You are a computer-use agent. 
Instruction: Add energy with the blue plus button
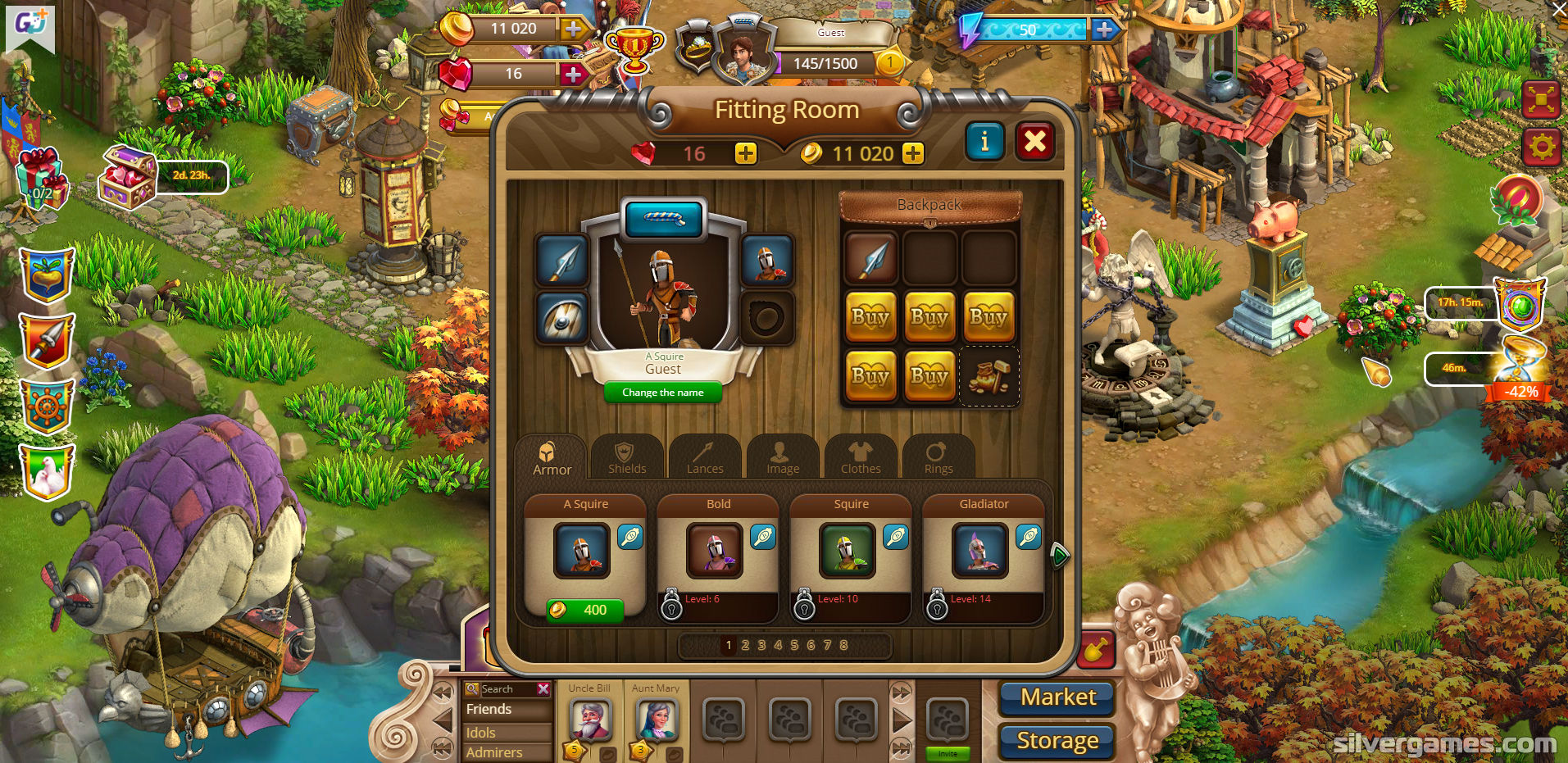[1105, 30]
